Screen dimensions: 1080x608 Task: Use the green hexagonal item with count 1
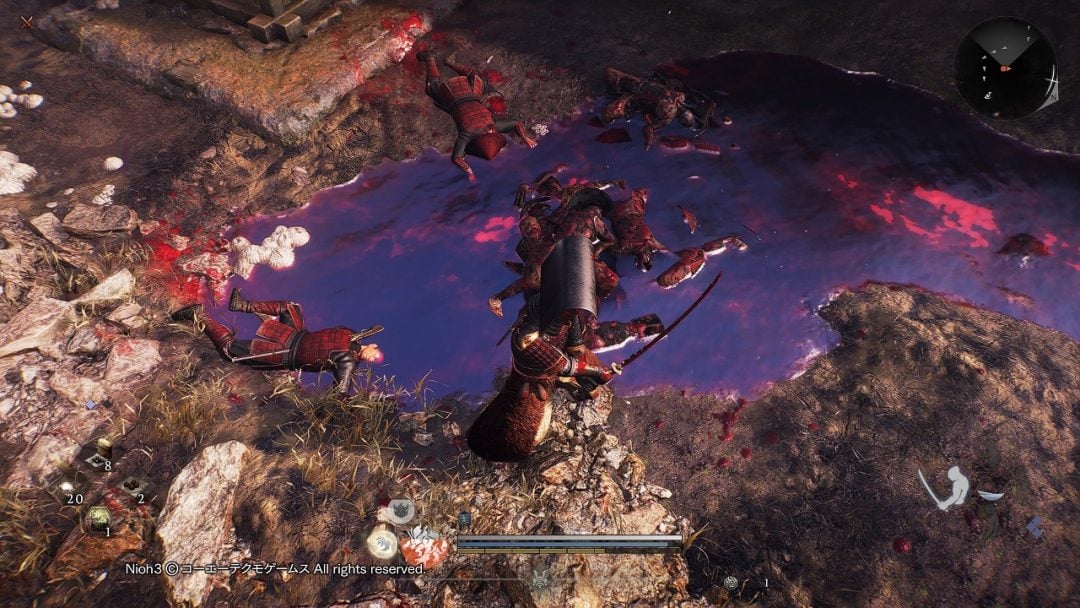98,518
